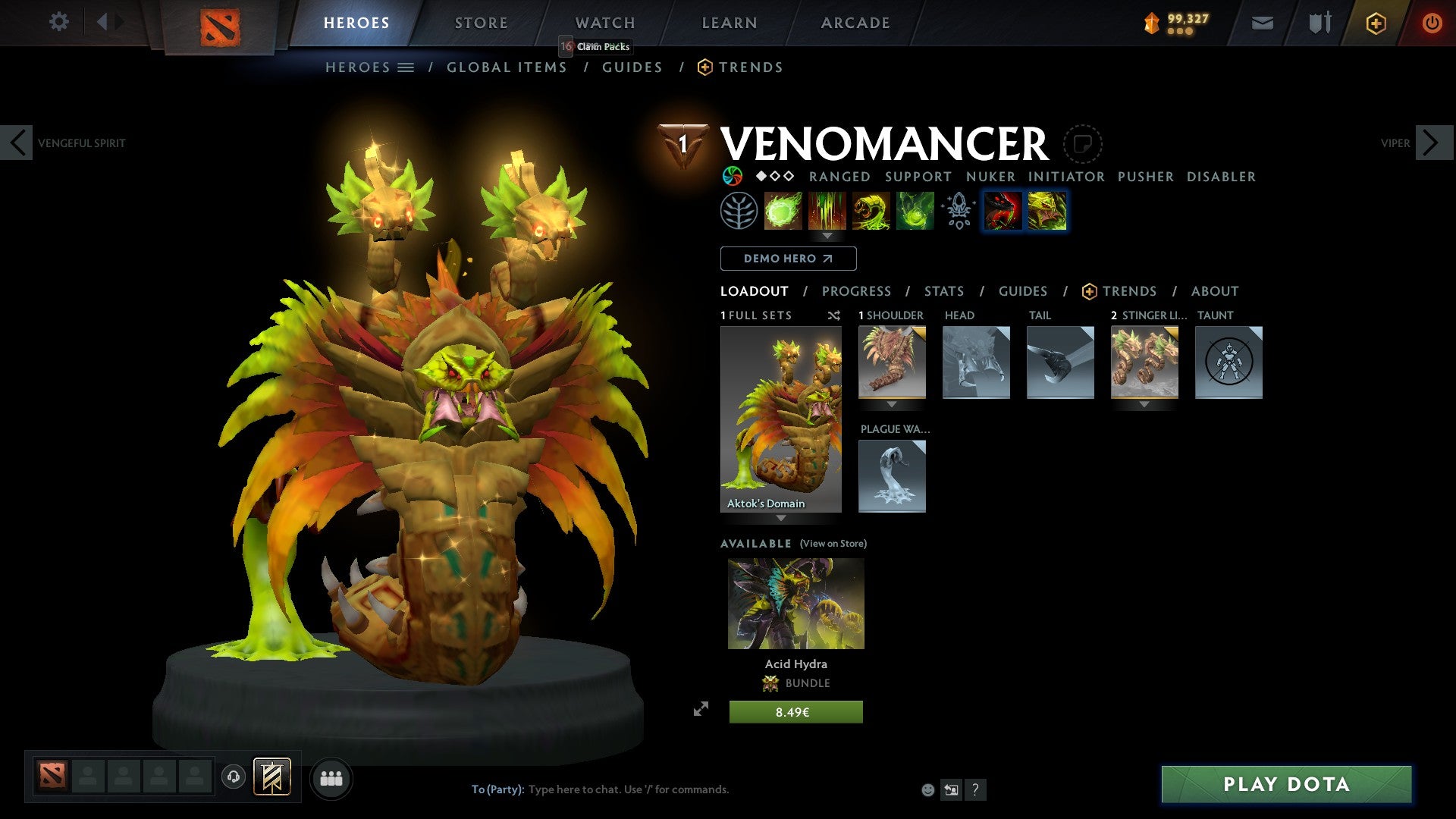Shuffle the loadout with the crossed-arrows icon
Viewport: 1456px width, 819px height.
(x=834, y=315)
